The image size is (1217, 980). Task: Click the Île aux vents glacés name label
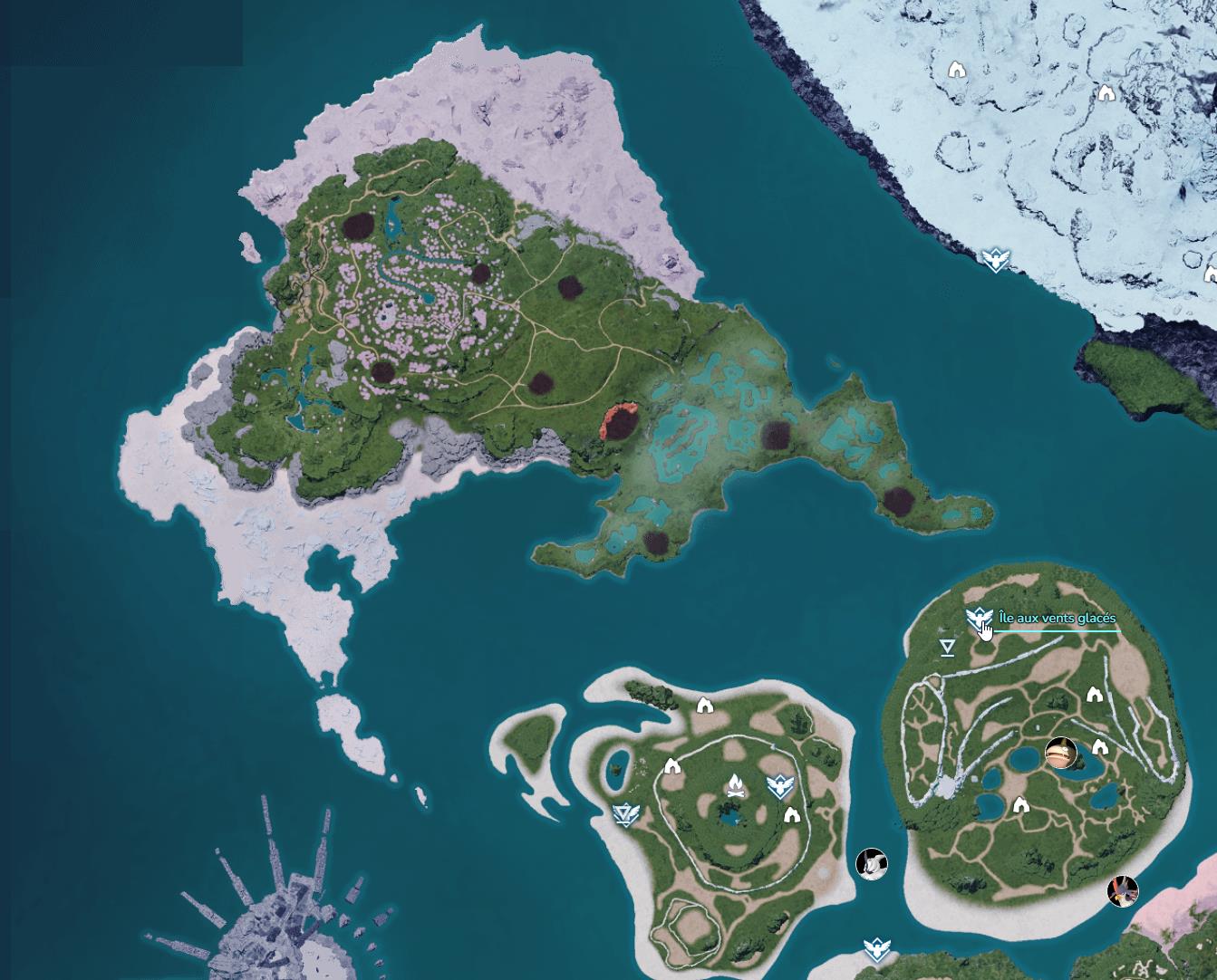1058,620
